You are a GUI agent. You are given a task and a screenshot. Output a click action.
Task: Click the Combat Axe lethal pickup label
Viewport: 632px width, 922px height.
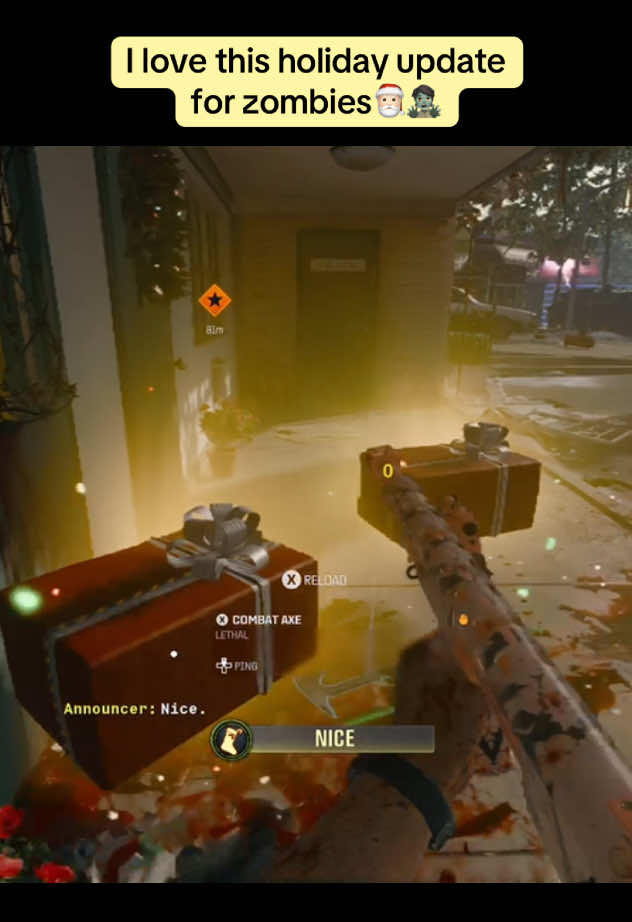click(266, 620)
